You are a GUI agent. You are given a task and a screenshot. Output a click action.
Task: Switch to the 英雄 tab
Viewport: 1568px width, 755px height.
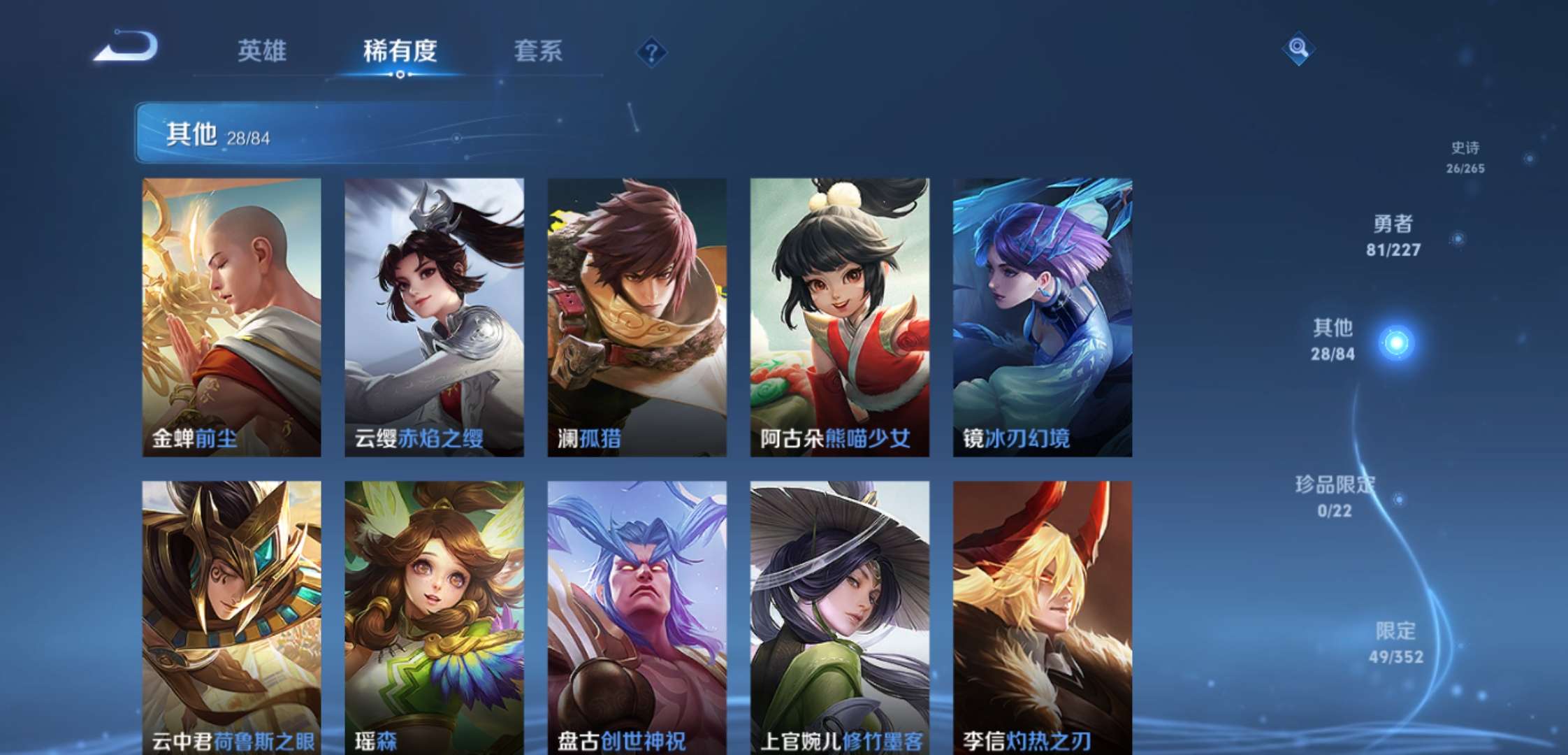(x=261, y=51)
